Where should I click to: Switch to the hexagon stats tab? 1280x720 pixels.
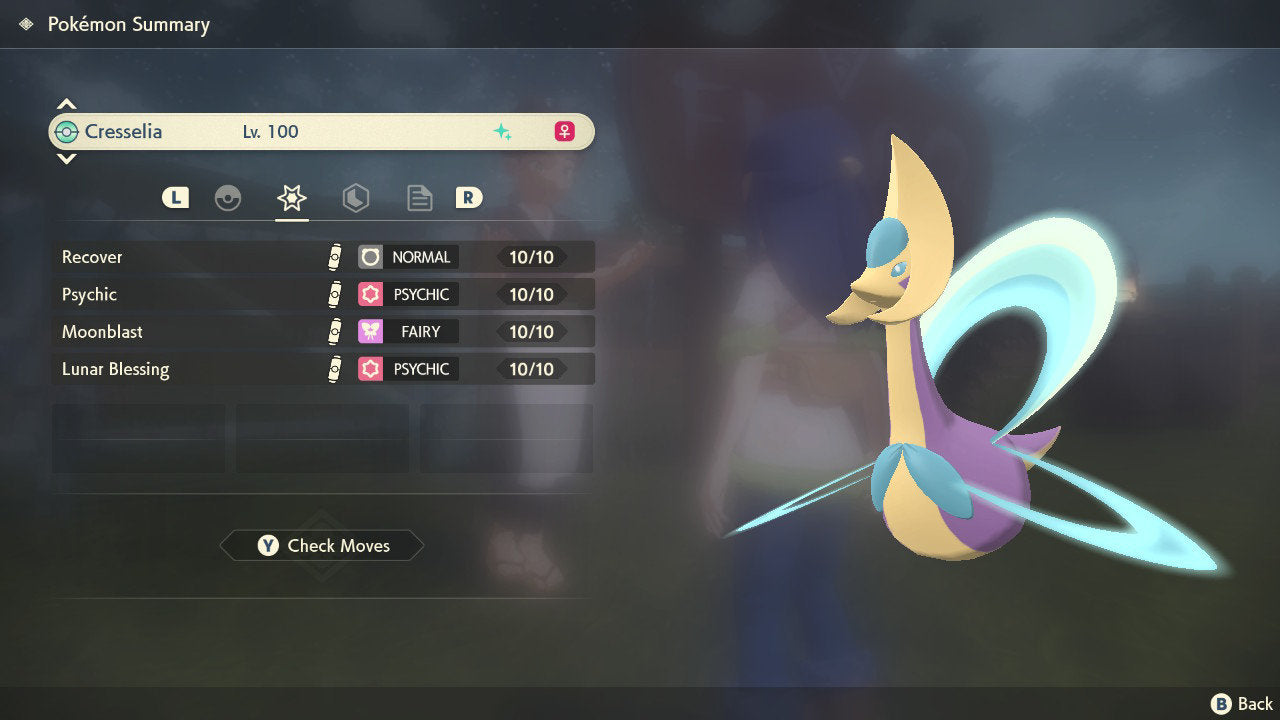click(355, 198)
